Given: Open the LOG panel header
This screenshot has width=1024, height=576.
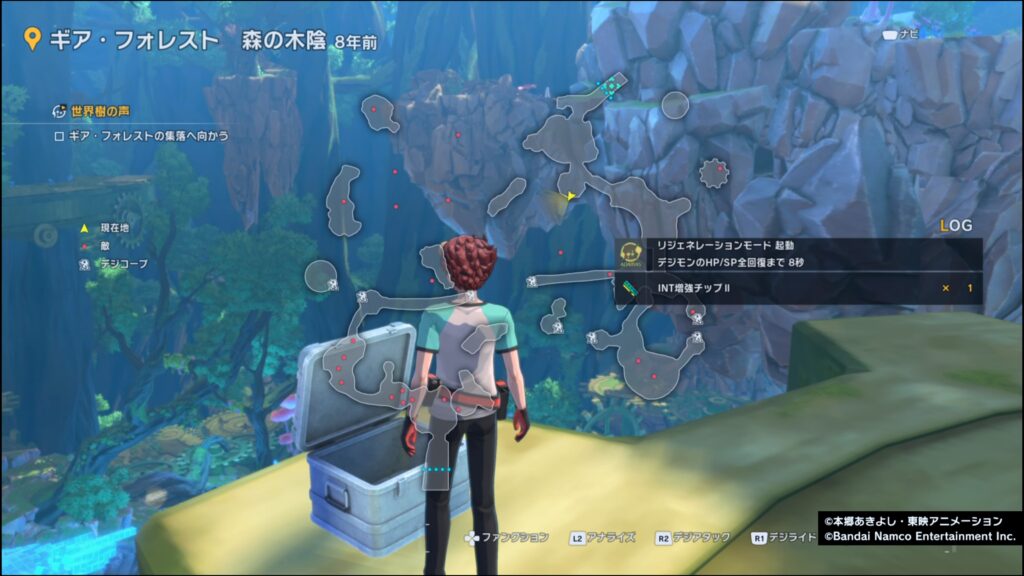Looking at the screenshot, I should pos(956,227).
